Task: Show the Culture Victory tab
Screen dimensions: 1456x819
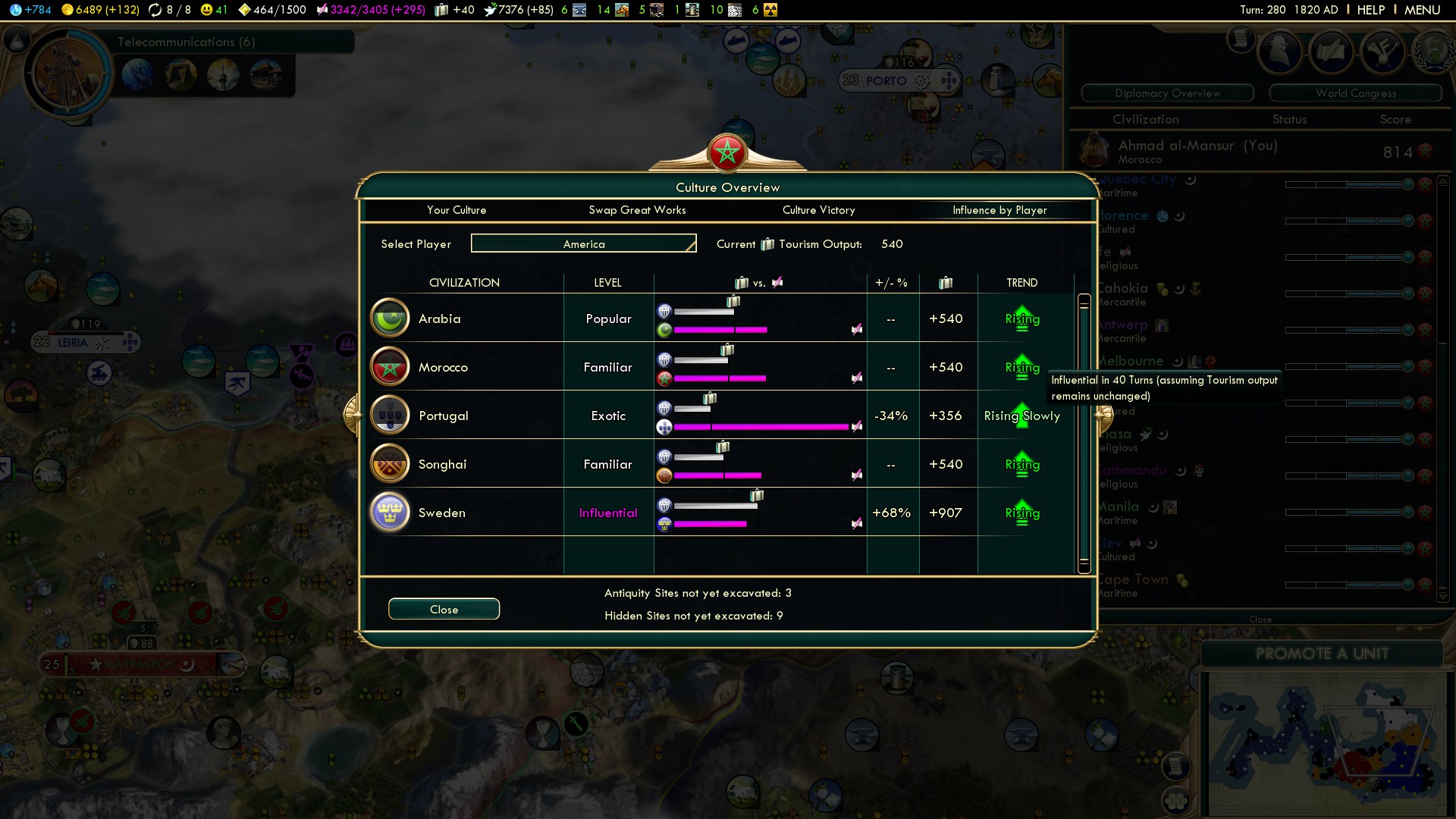Action: click(x=818, y=210)
